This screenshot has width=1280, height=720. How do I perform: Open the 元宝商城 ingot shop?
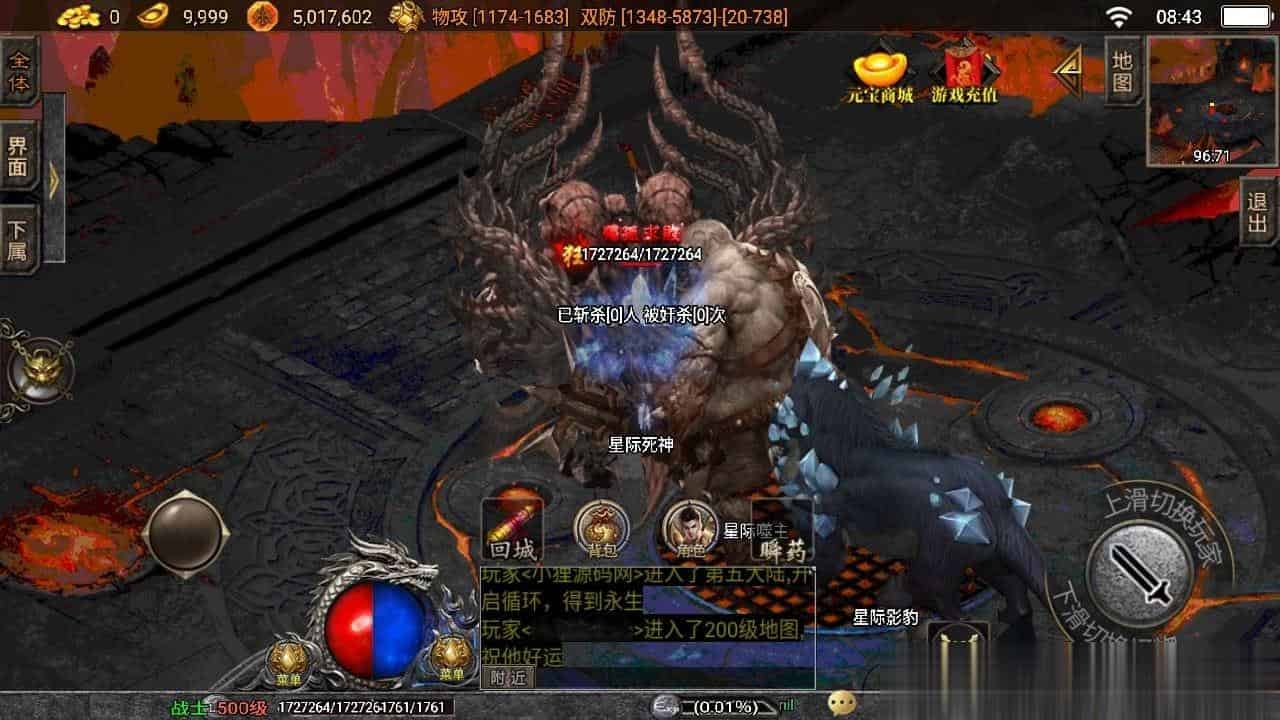878,73
